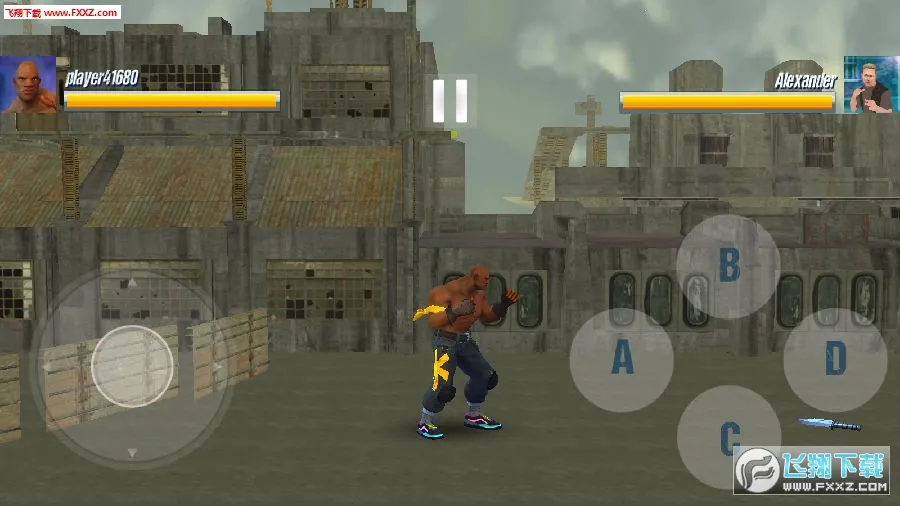This screenshot has height=506, width=900.
Task: Click the virtual joystick thumb knob
Action: tap(132, 366)
